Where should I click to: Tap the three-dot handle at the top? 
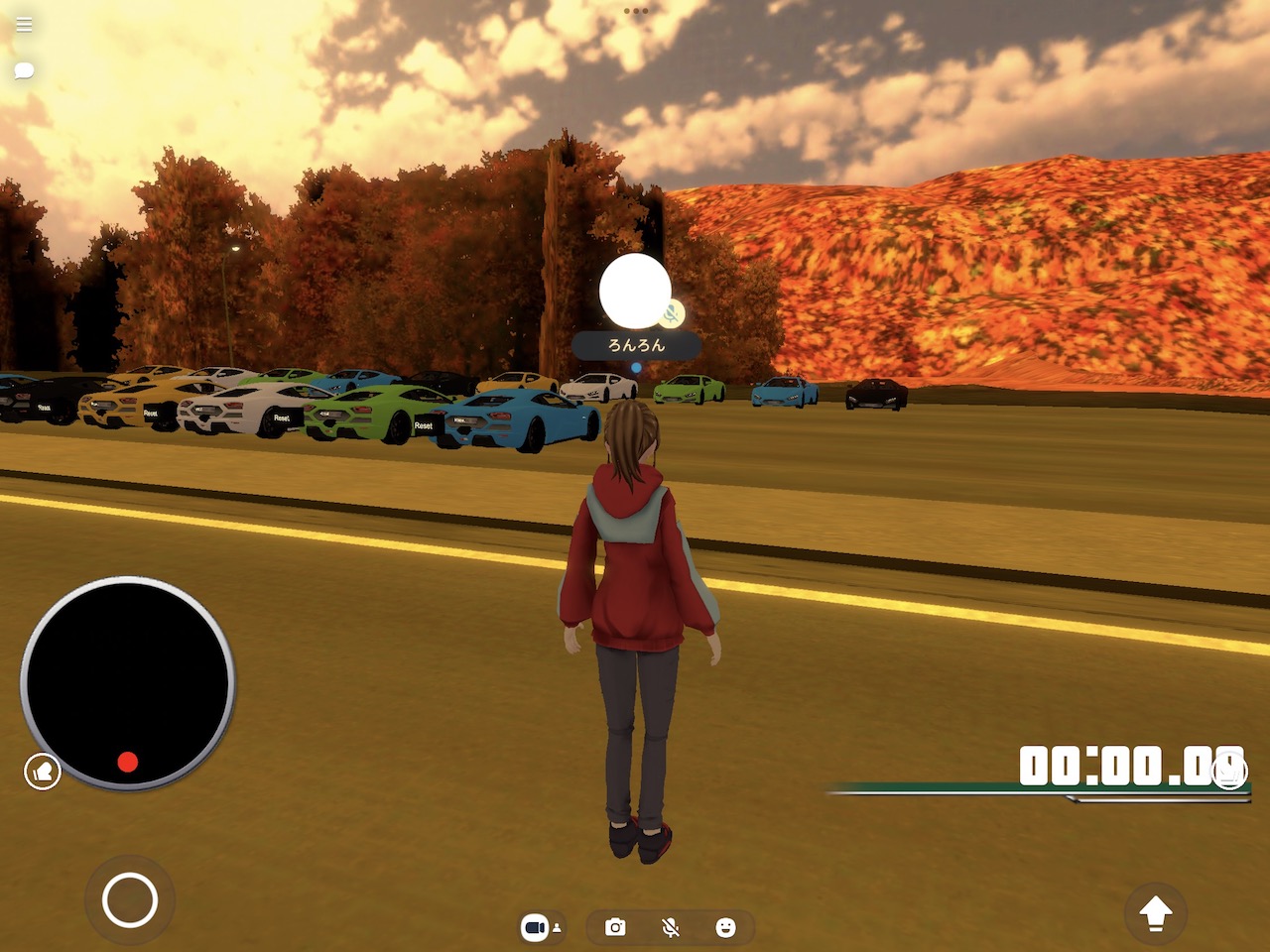tap(636, 11)
